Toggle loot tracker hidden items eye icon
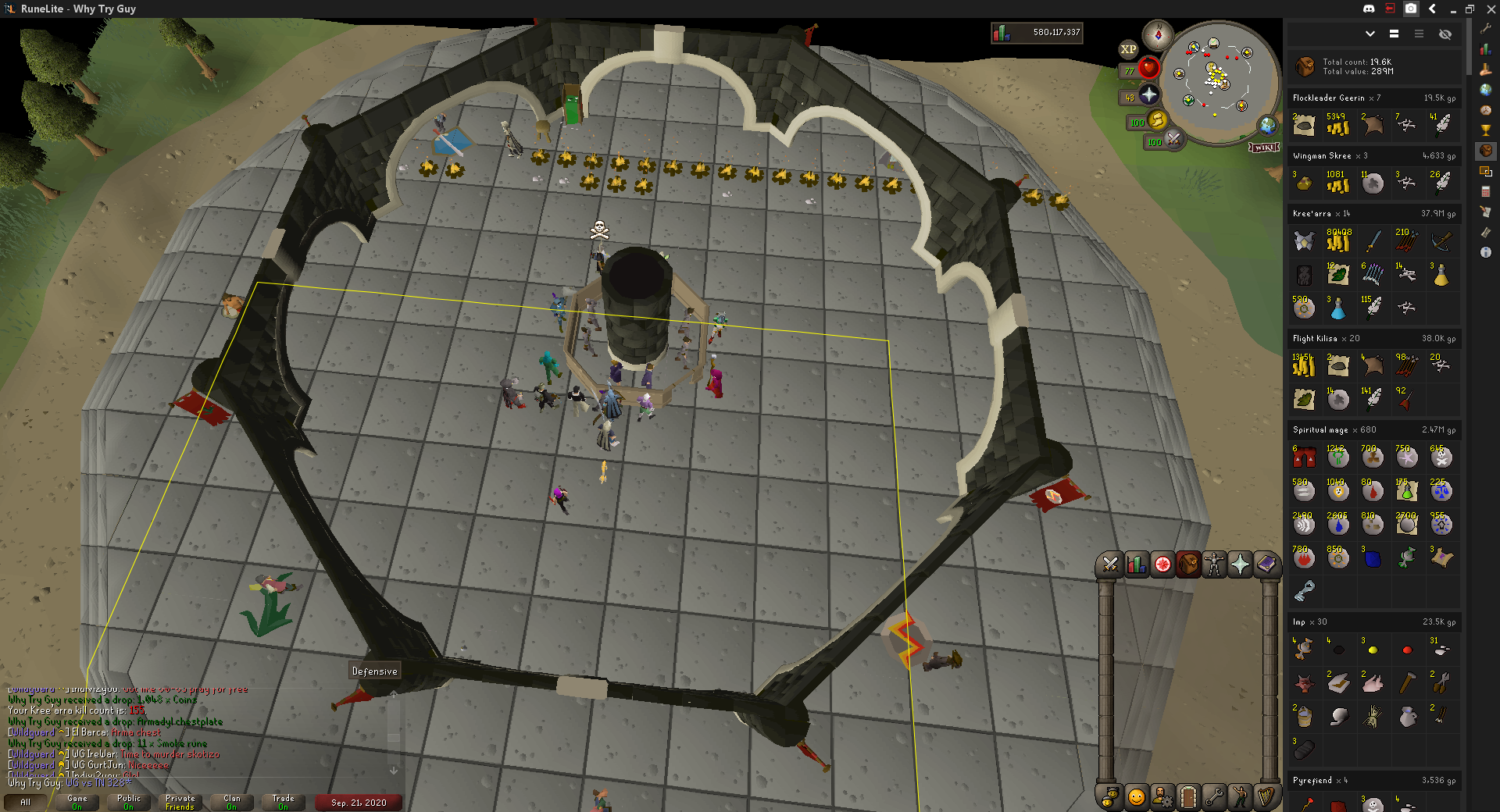This screenshot has height=812, width=1500. 1445,34
